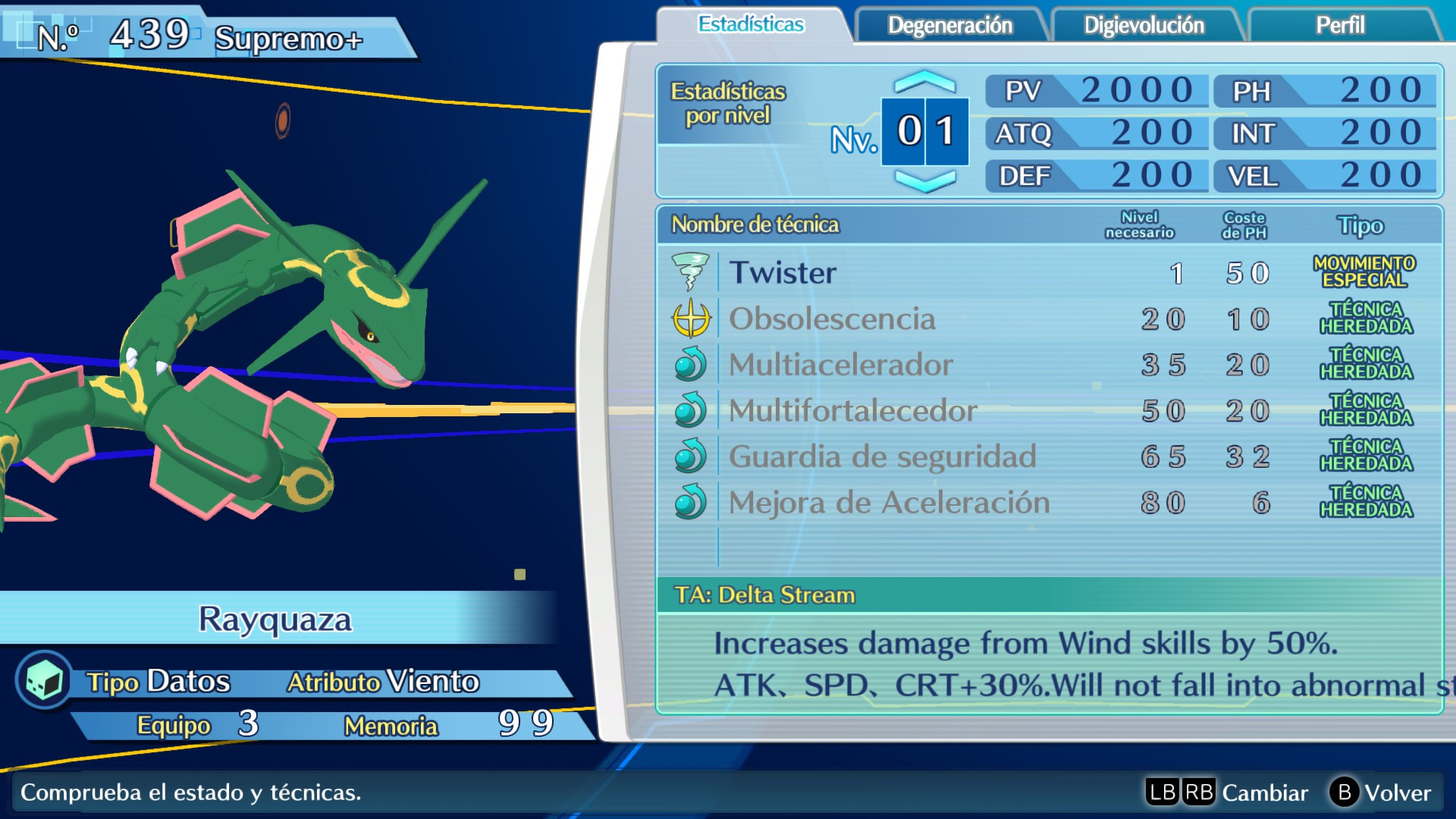This screenshot has height=819, width=1456.
Task: Open the Digievolución tab
Action: pos(1144,25)
